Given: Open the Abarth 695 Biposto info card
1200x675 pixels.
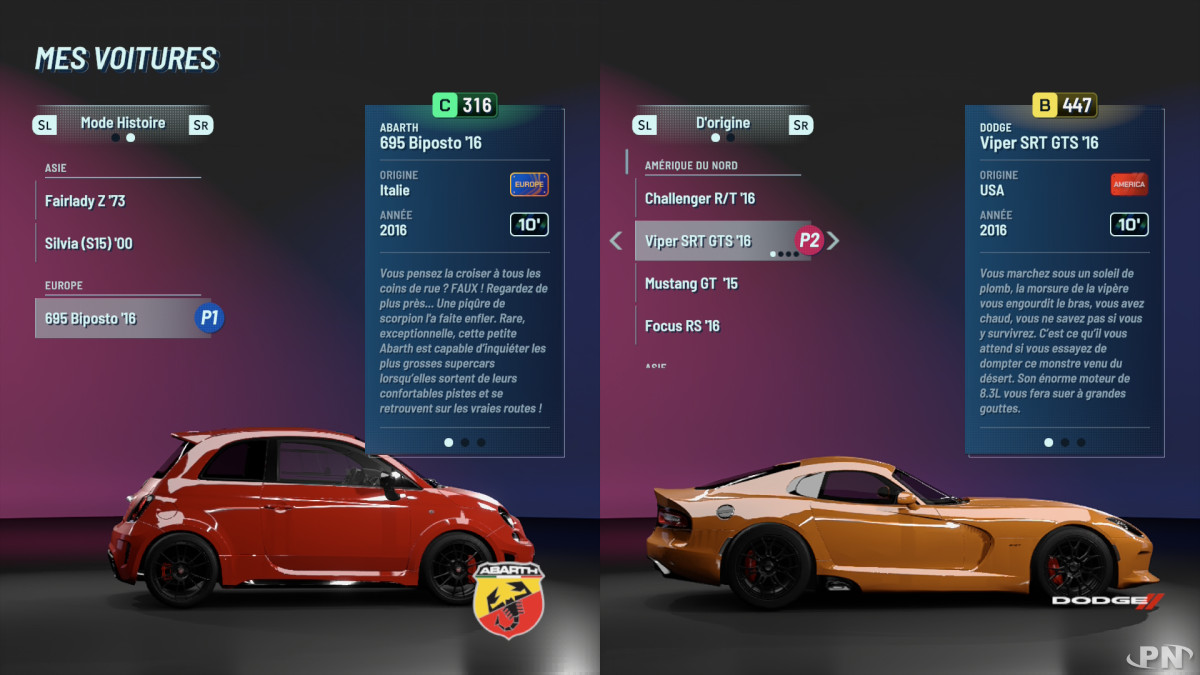Looking at the screenshot, I should 464,282.
